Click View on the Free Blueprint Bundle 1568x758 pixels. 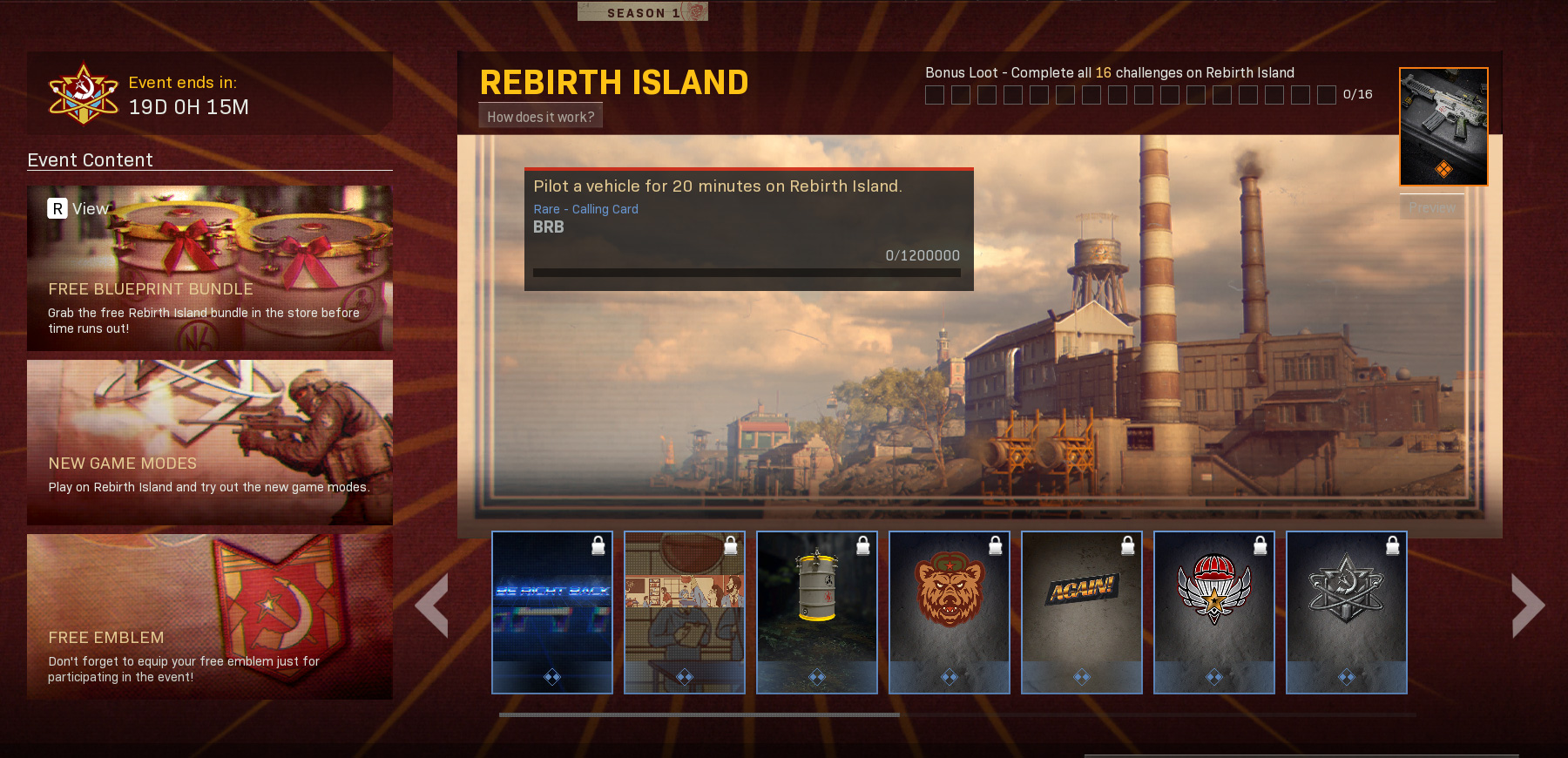coord(78,208)
